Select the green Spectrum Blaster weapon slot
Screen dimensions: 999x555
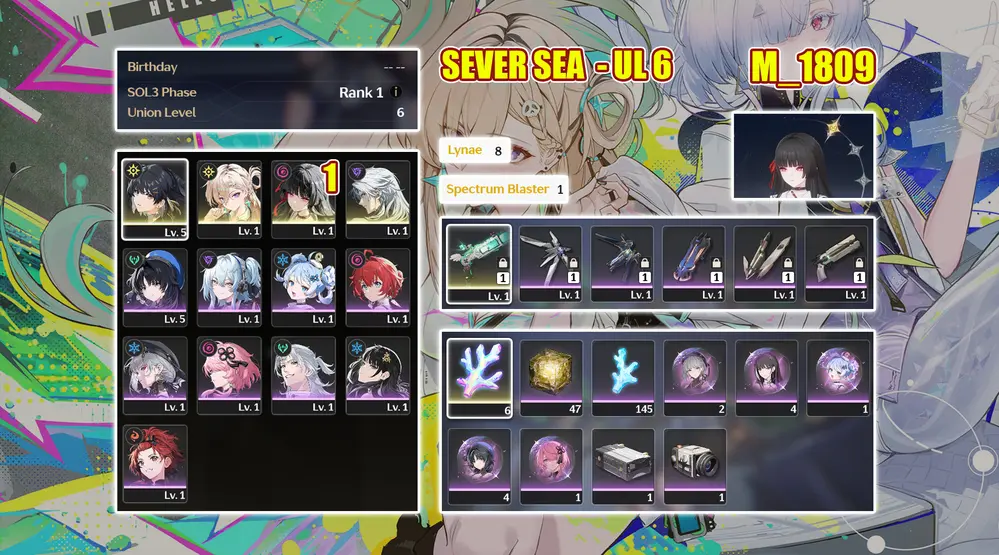pyautogui.click(x=479, y=263)
